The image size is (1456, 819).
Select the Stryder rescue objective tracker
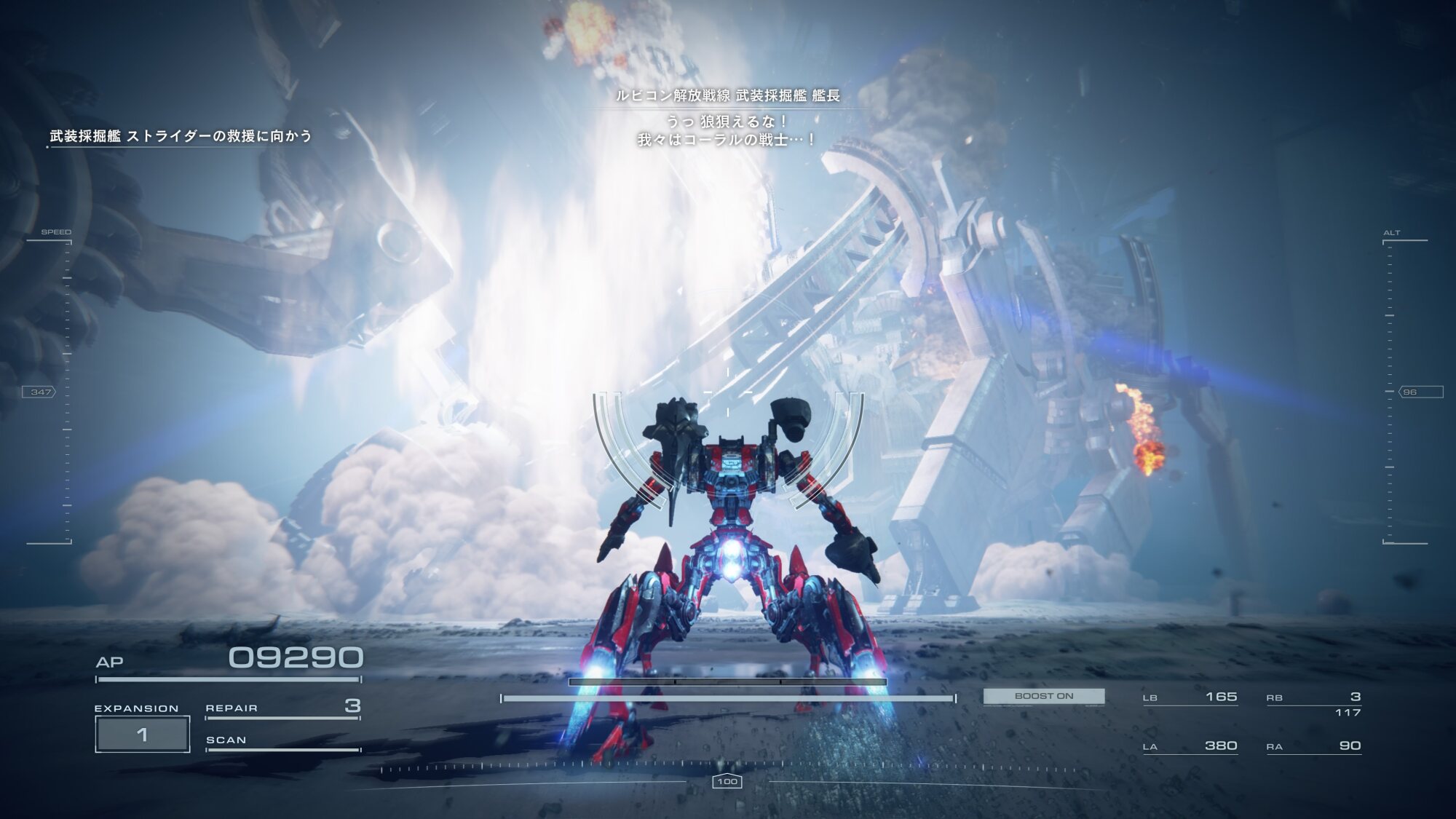(181, 136)
